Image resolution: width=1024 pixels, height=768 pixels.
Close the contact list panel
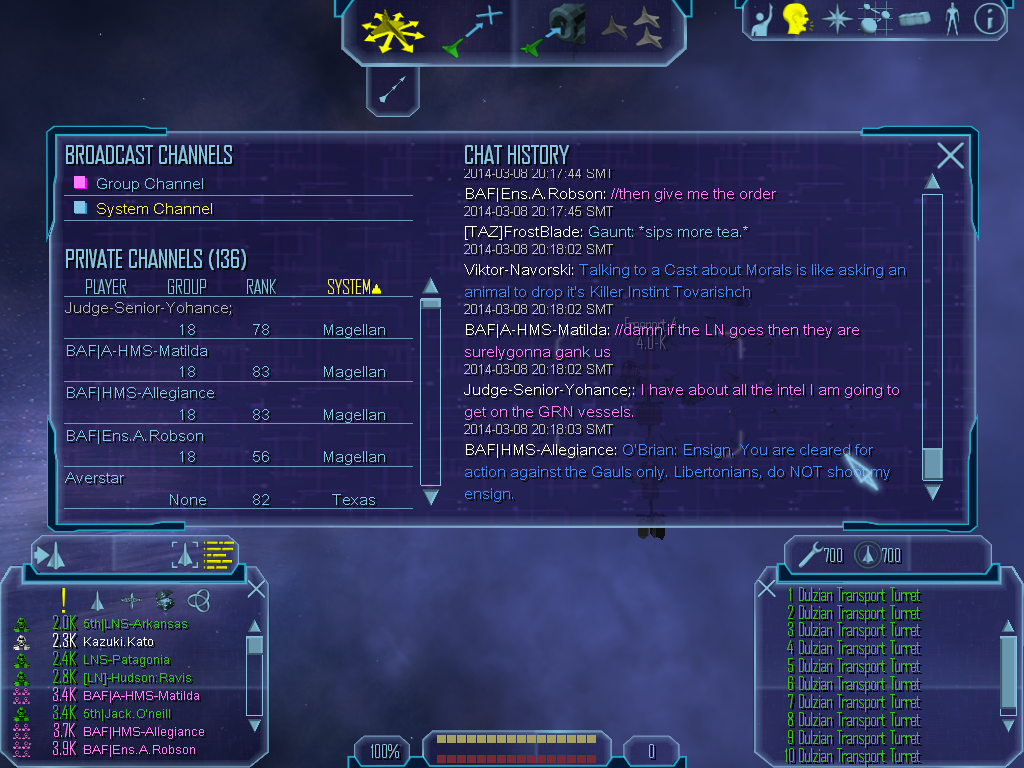coord(256,588)
